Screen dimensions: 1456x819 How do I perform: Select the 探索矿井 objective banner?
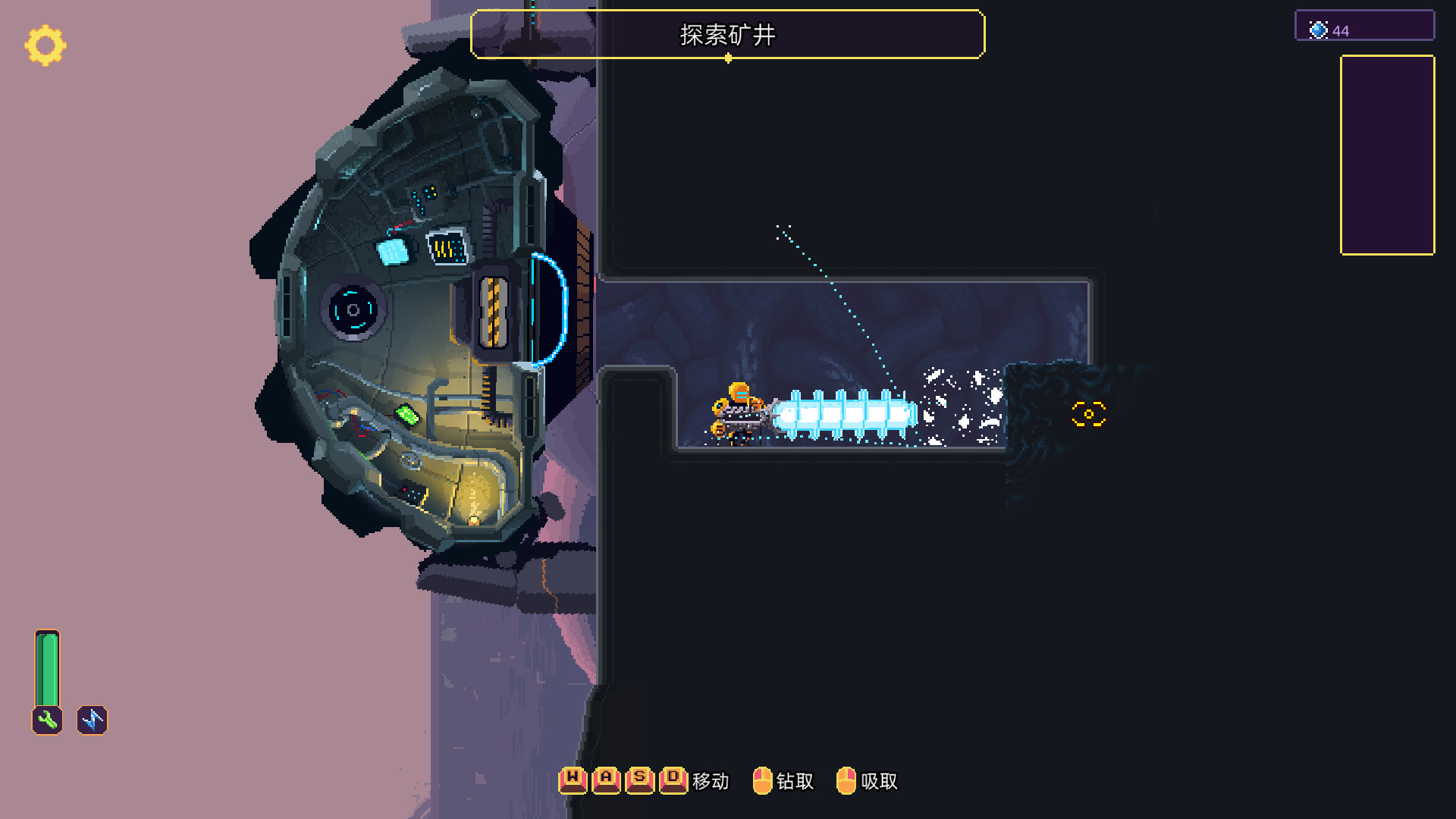pos(727,34)
